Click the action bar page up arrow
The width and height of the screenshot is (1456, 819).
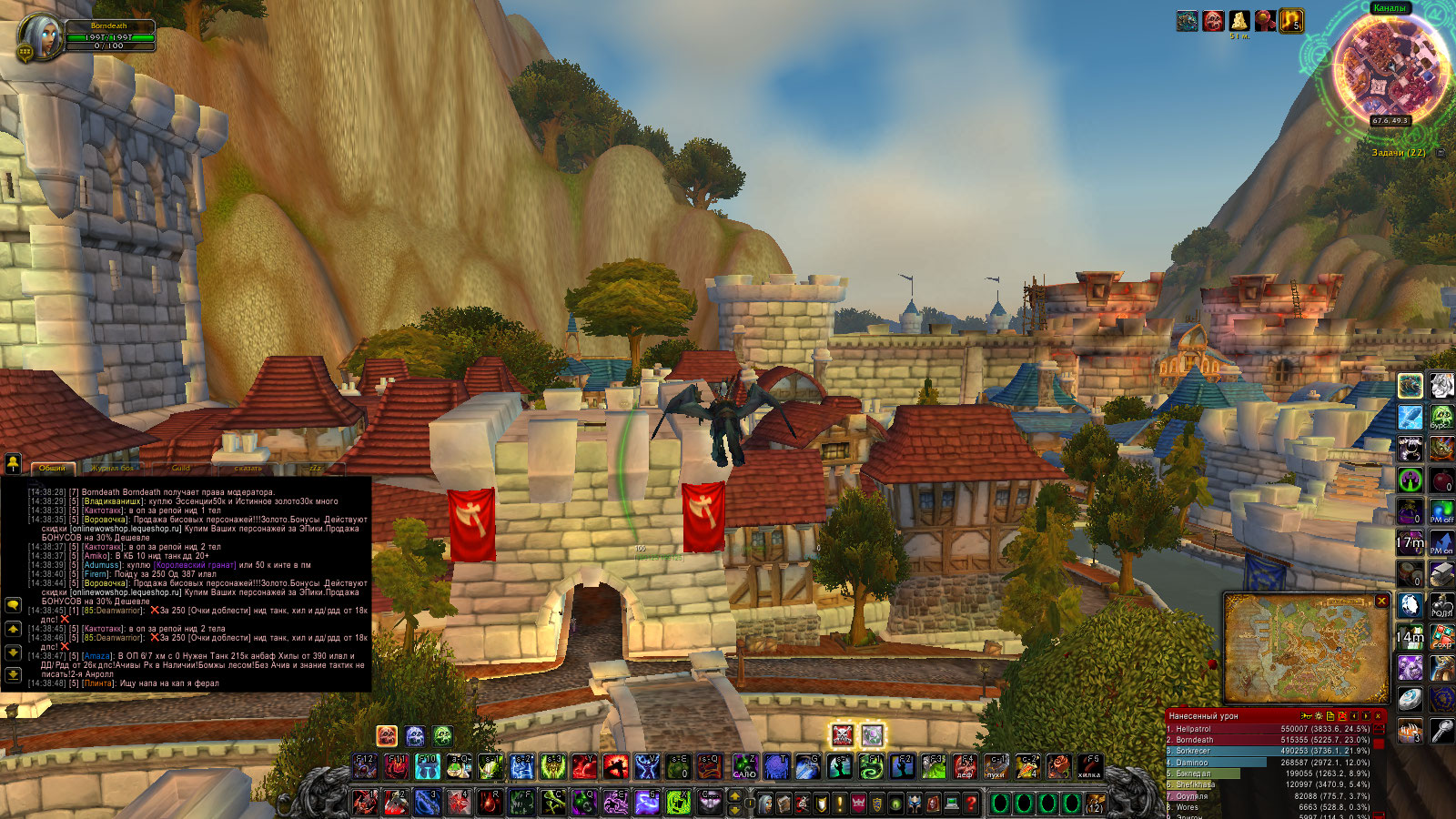pos(735,796)
